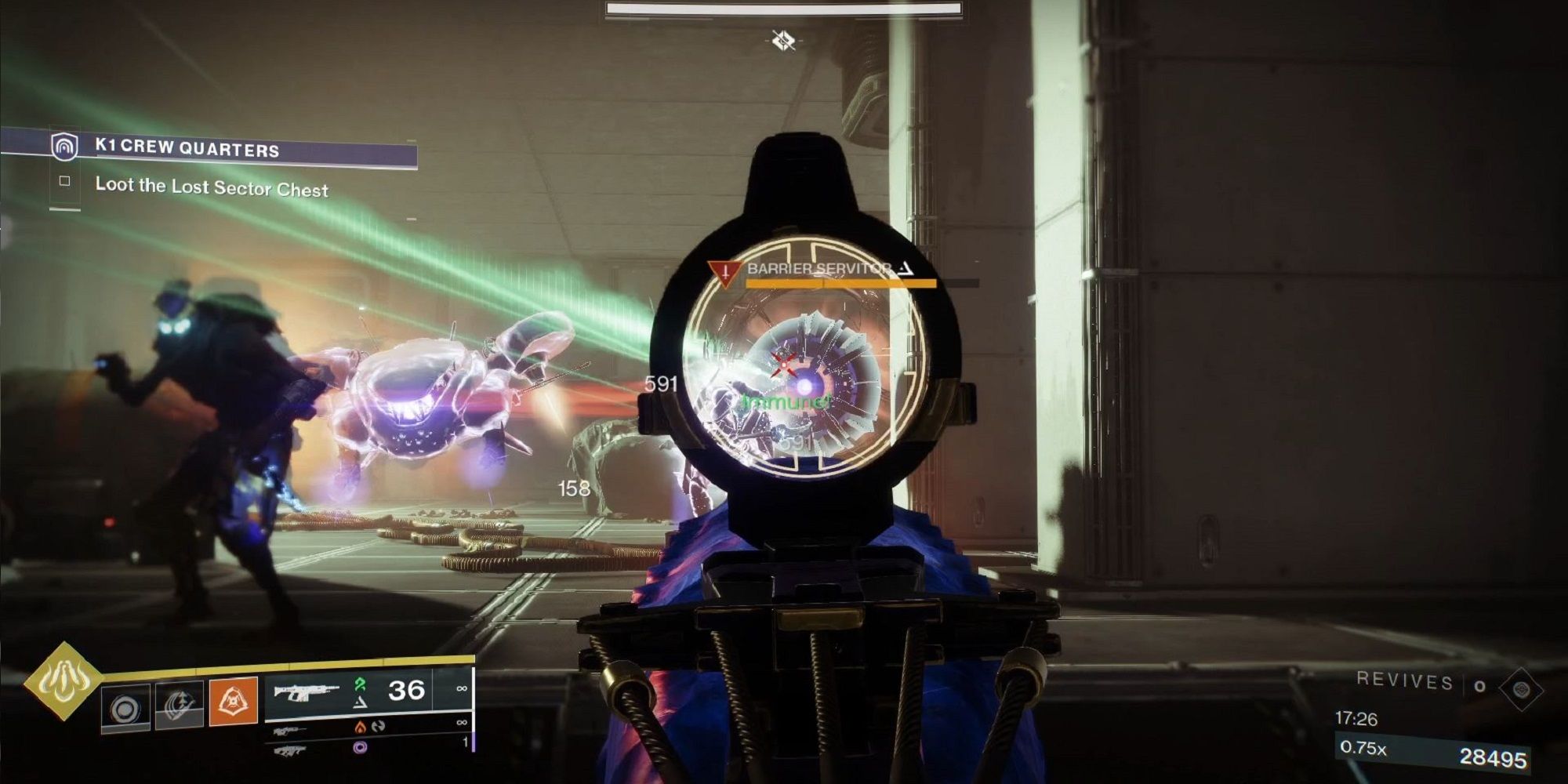Click the orange Armor Charge buff icon
Image resolution: width=1568 pixels, height=784 pixels.
coord(234,701)
